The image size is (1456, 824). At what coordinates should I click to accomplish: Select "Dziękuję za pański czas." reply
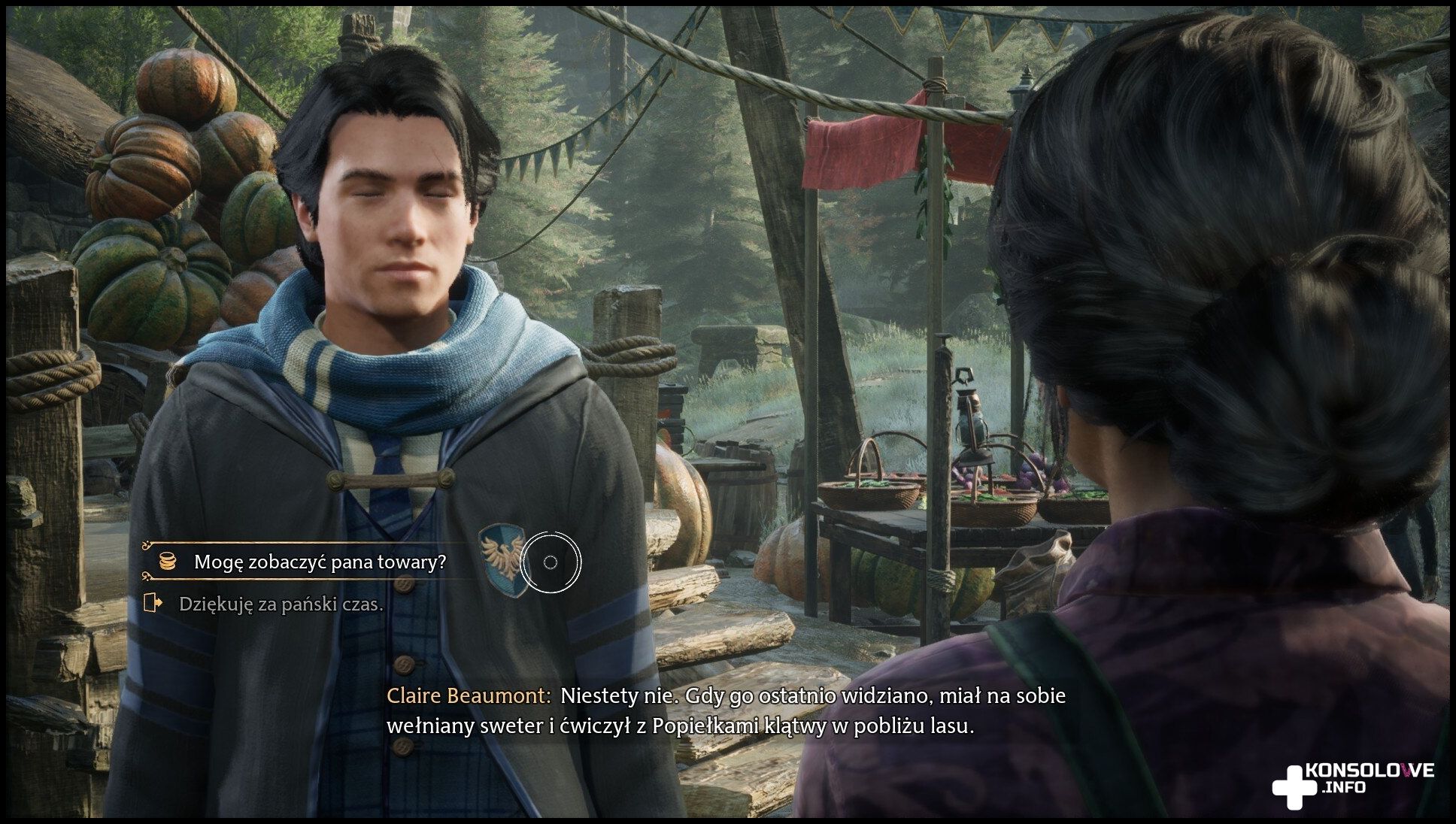281,604
